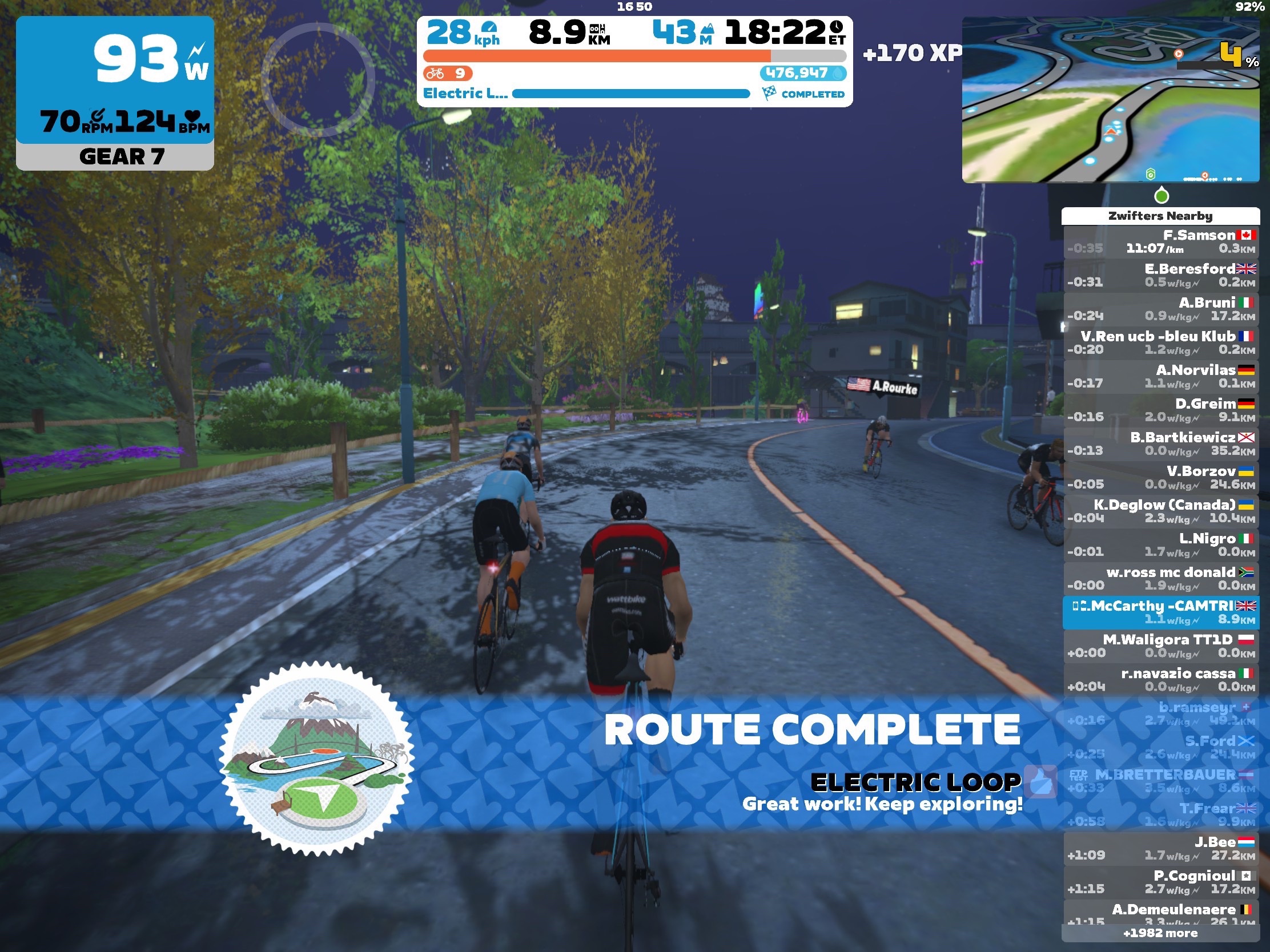This screenshot has height=952, width=1270.
Task: Give a Ride On with the thumbs-up icon
Action: point(1041,781)
